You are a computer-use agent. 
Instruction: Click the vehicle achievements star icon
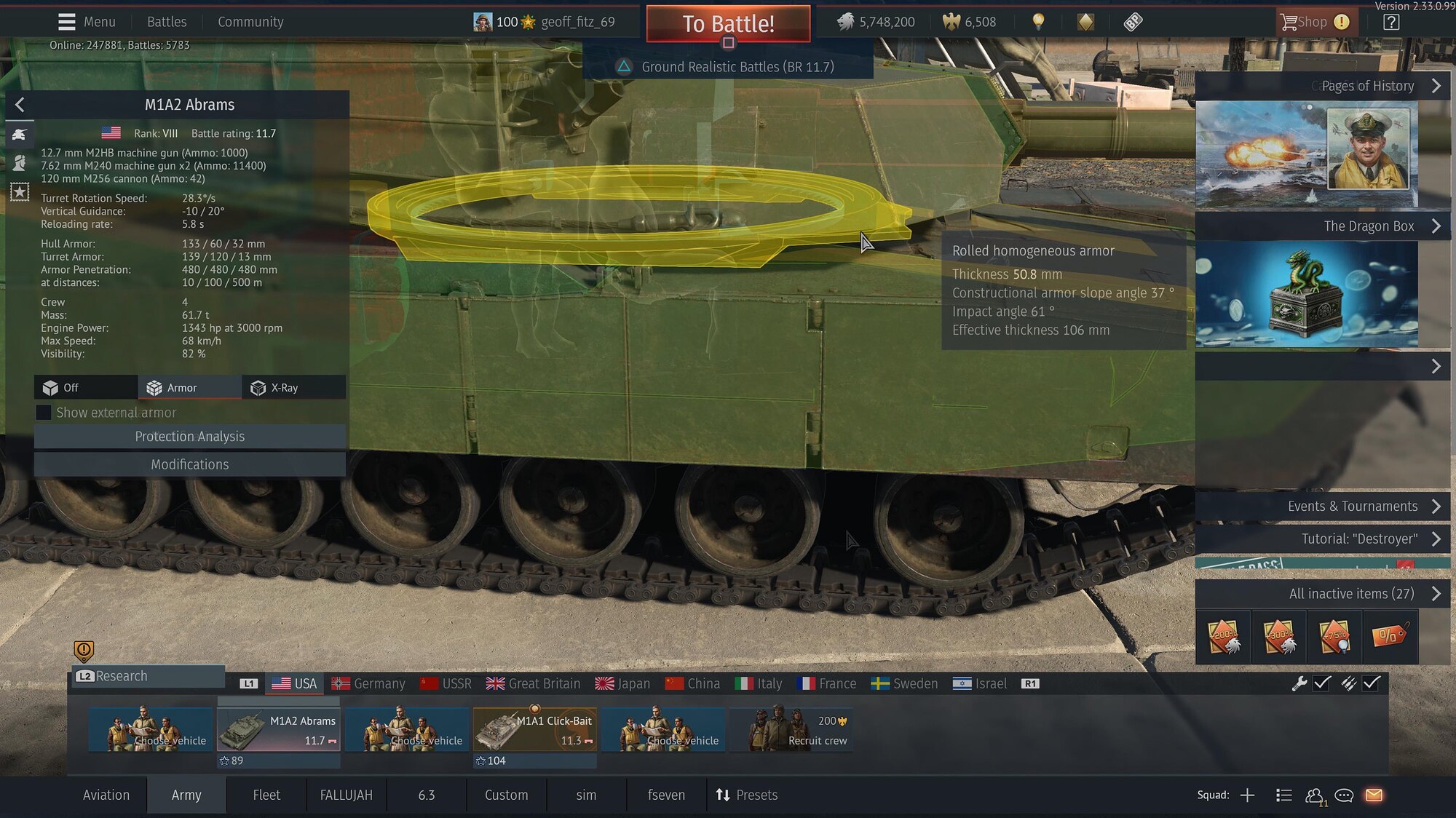tap(20, 191)
